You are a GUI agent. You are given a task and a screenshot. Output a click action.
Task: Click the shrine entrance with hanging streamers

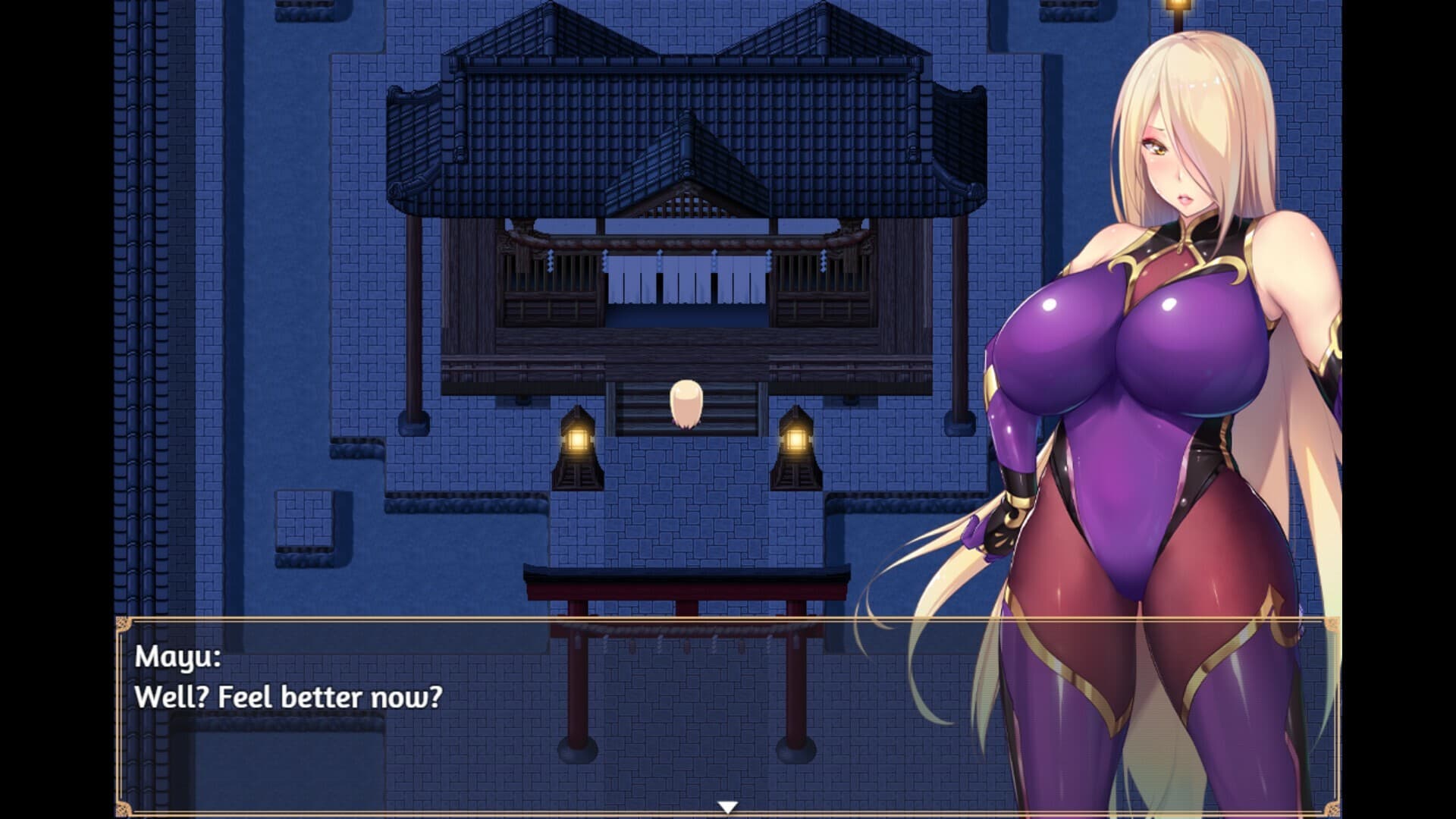click(686, 281)
